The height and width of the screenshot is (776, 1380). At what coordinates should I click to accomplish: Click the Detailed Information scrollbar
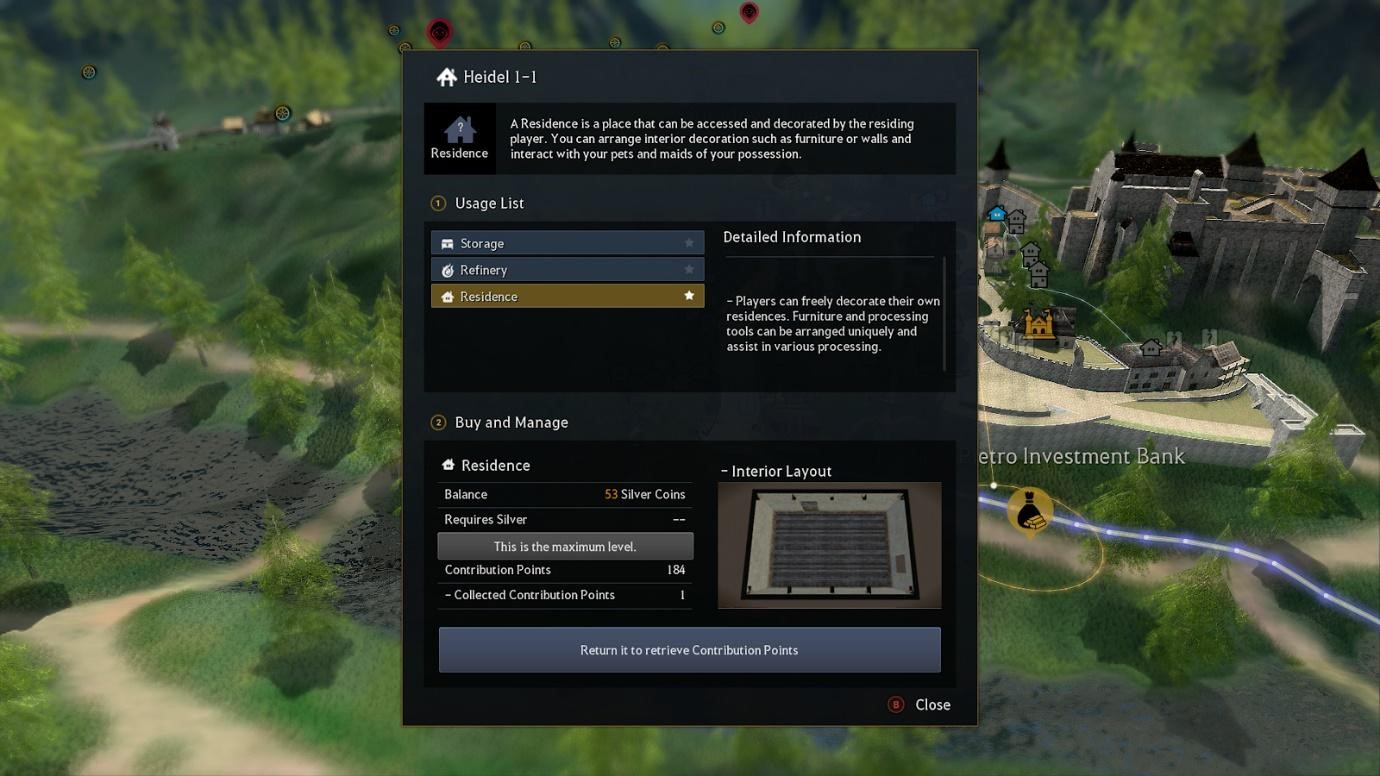pos(944,313)
